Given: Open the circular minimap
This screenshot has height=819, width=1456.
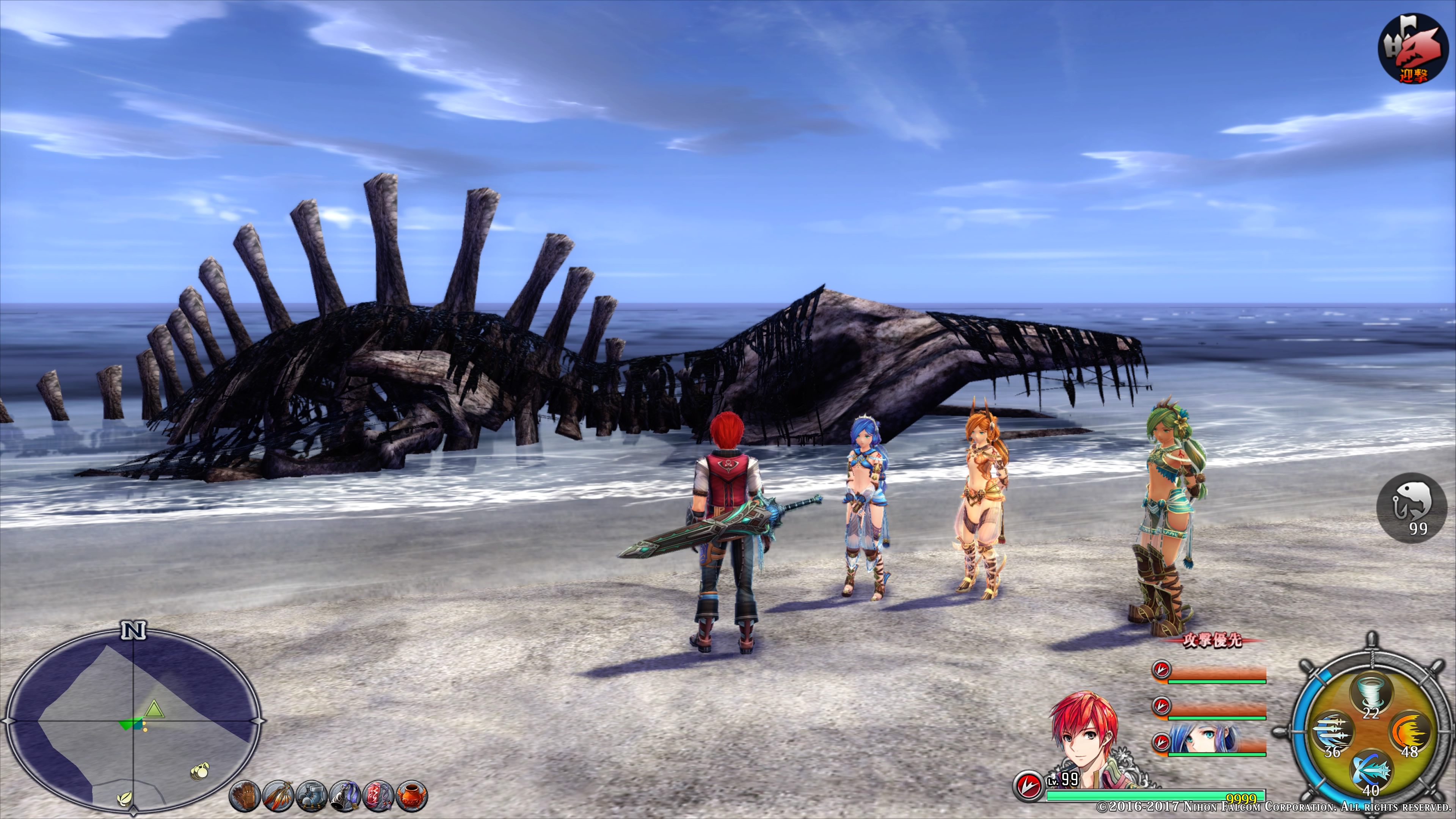Looking at the screenshot, I should (133, 721).
